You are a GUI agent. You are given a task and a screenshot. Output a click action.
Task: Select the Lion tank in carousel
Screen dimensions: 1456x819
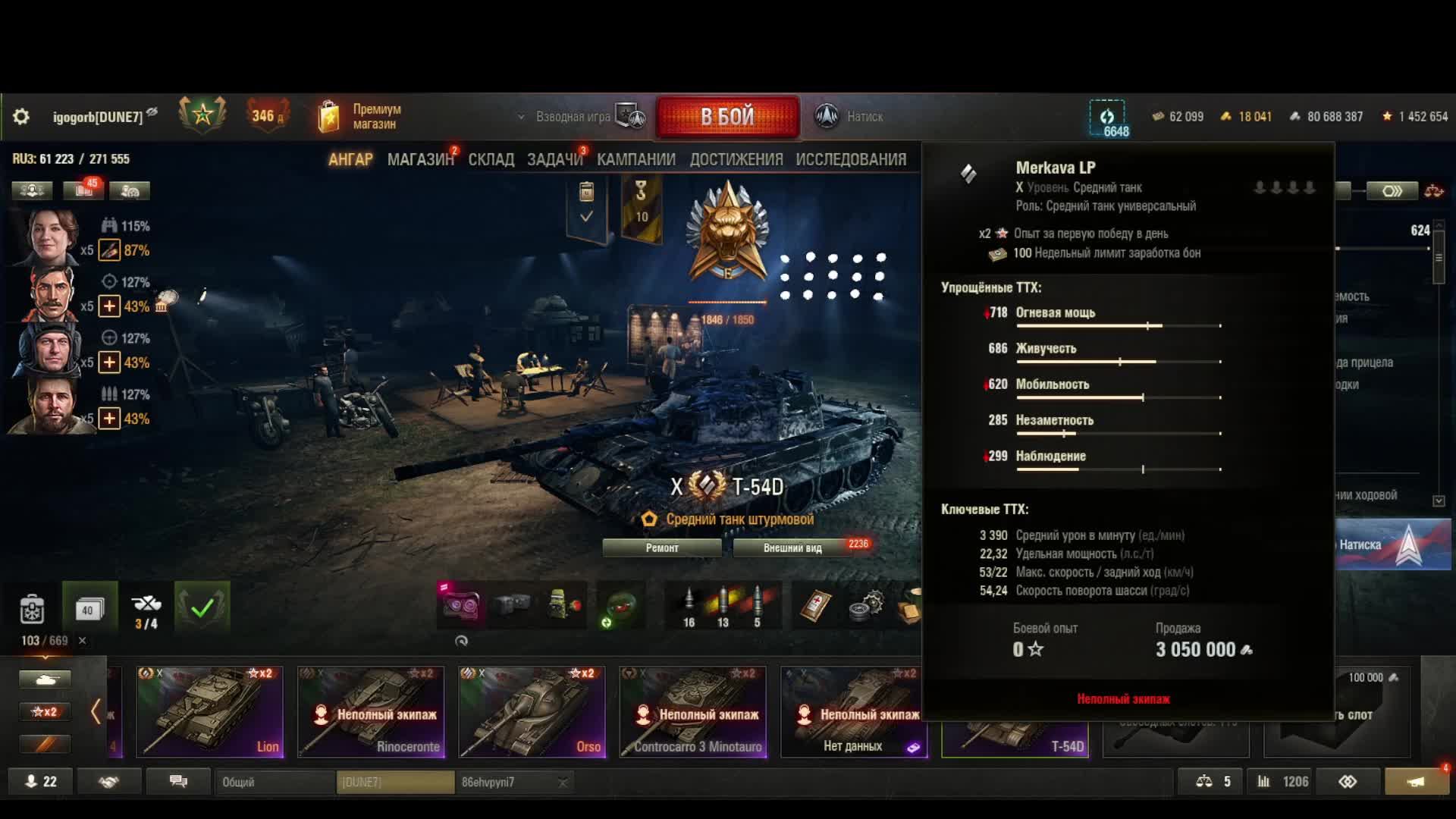pyautogui.click(x=210, y=711)
